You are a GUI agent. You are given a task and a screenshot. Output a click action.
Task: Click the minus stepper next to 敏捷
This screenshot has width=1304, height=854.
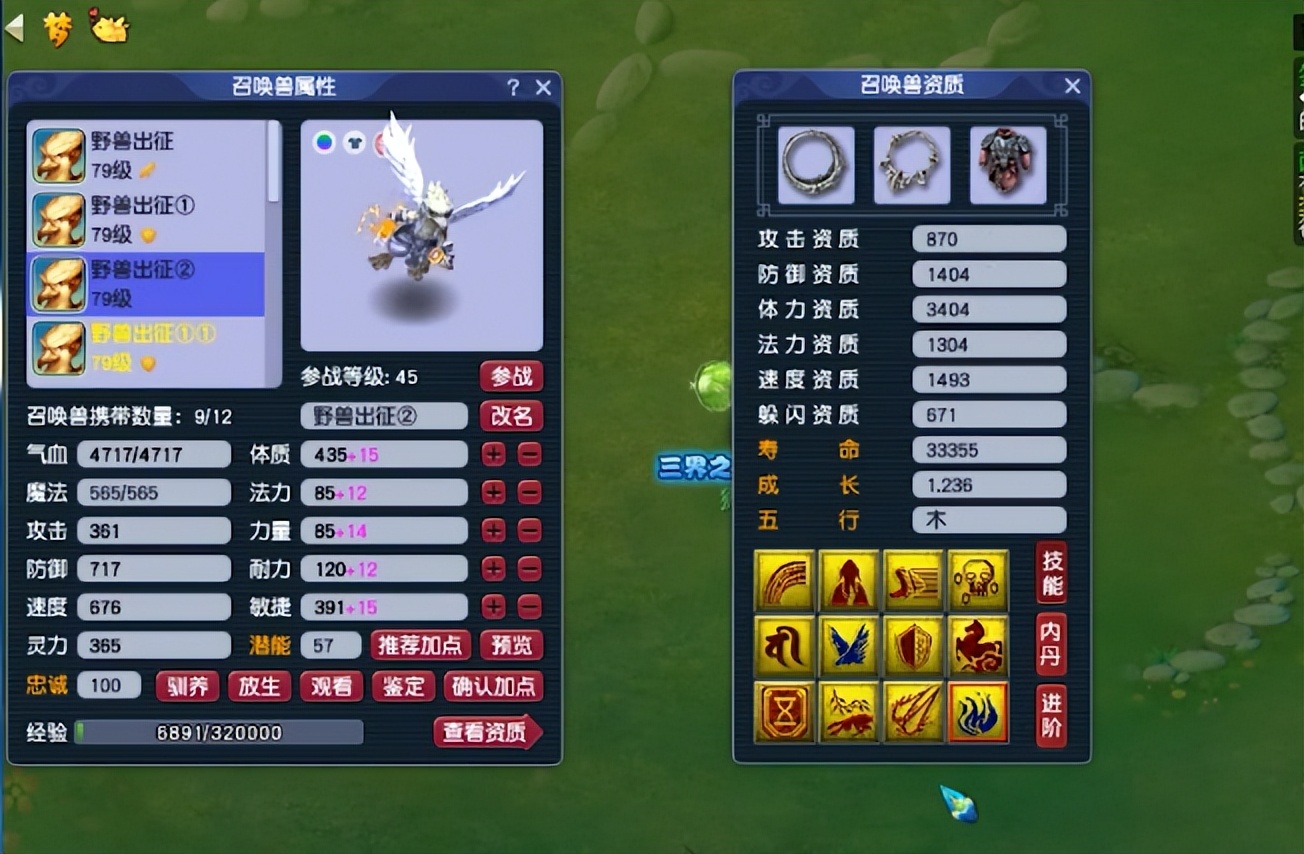tap(528, 607)
